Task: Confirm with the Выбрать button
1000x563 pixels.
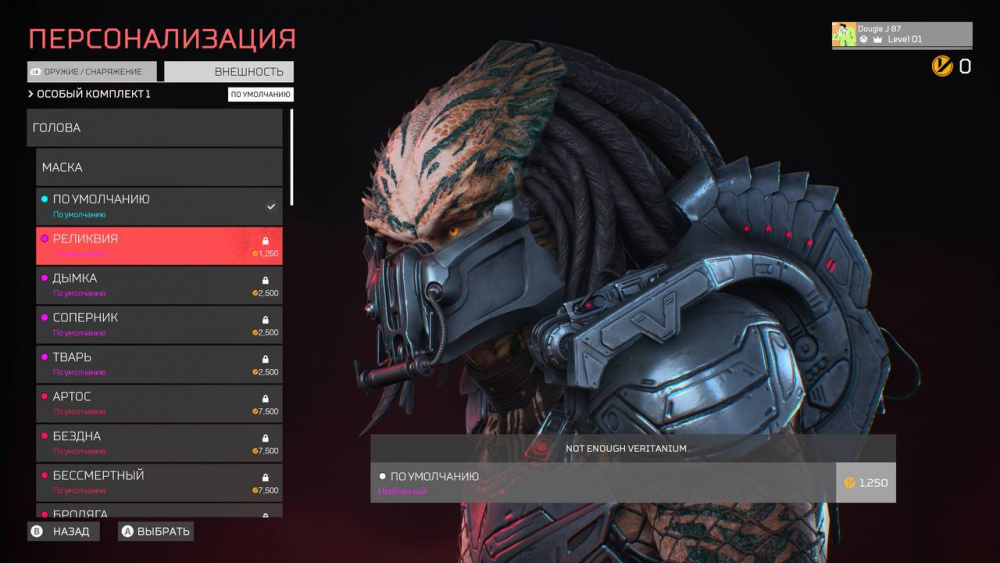Action: [156, 531]
